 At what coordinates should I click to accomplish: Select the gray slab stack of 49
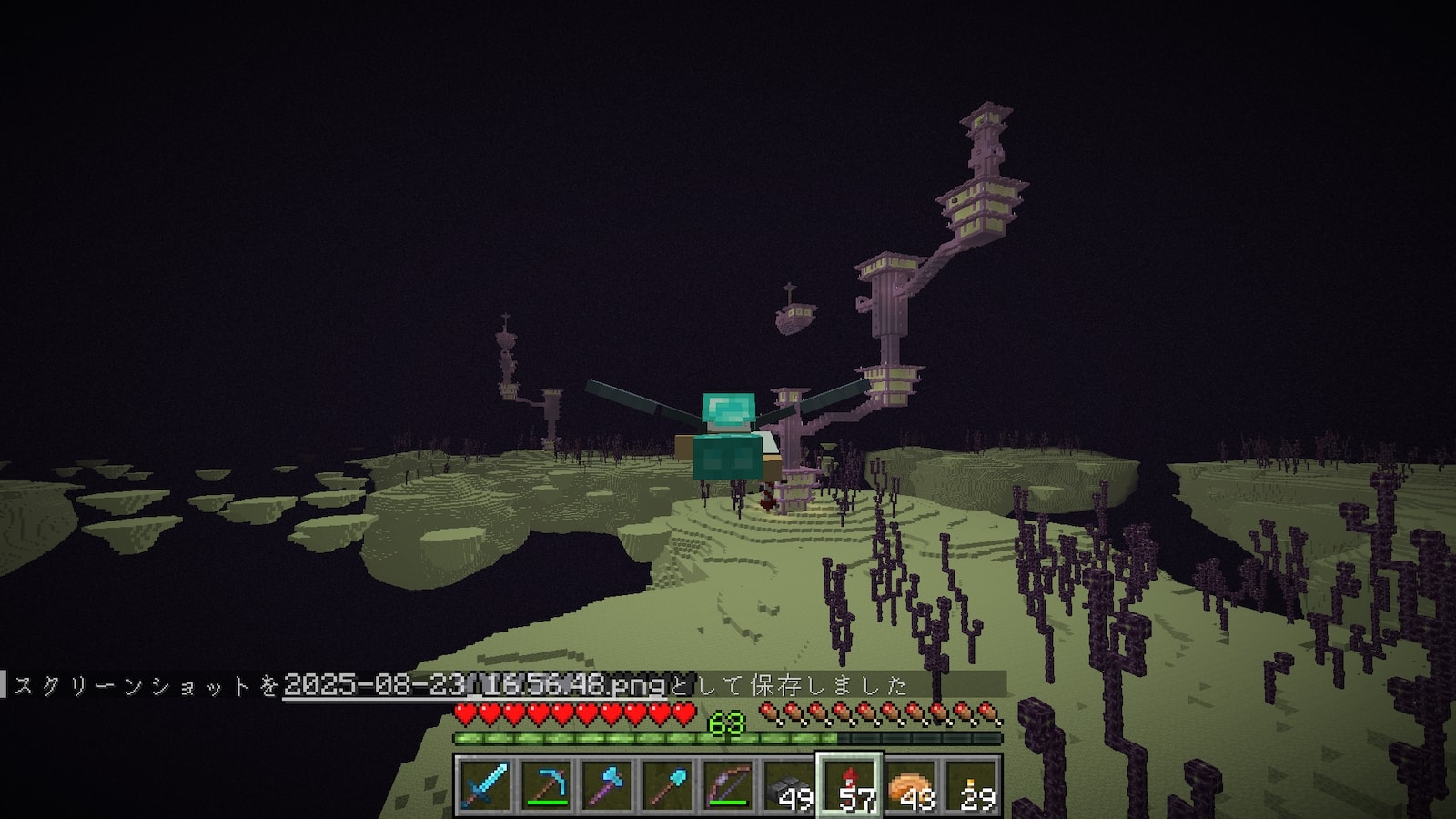click(789, 784)
